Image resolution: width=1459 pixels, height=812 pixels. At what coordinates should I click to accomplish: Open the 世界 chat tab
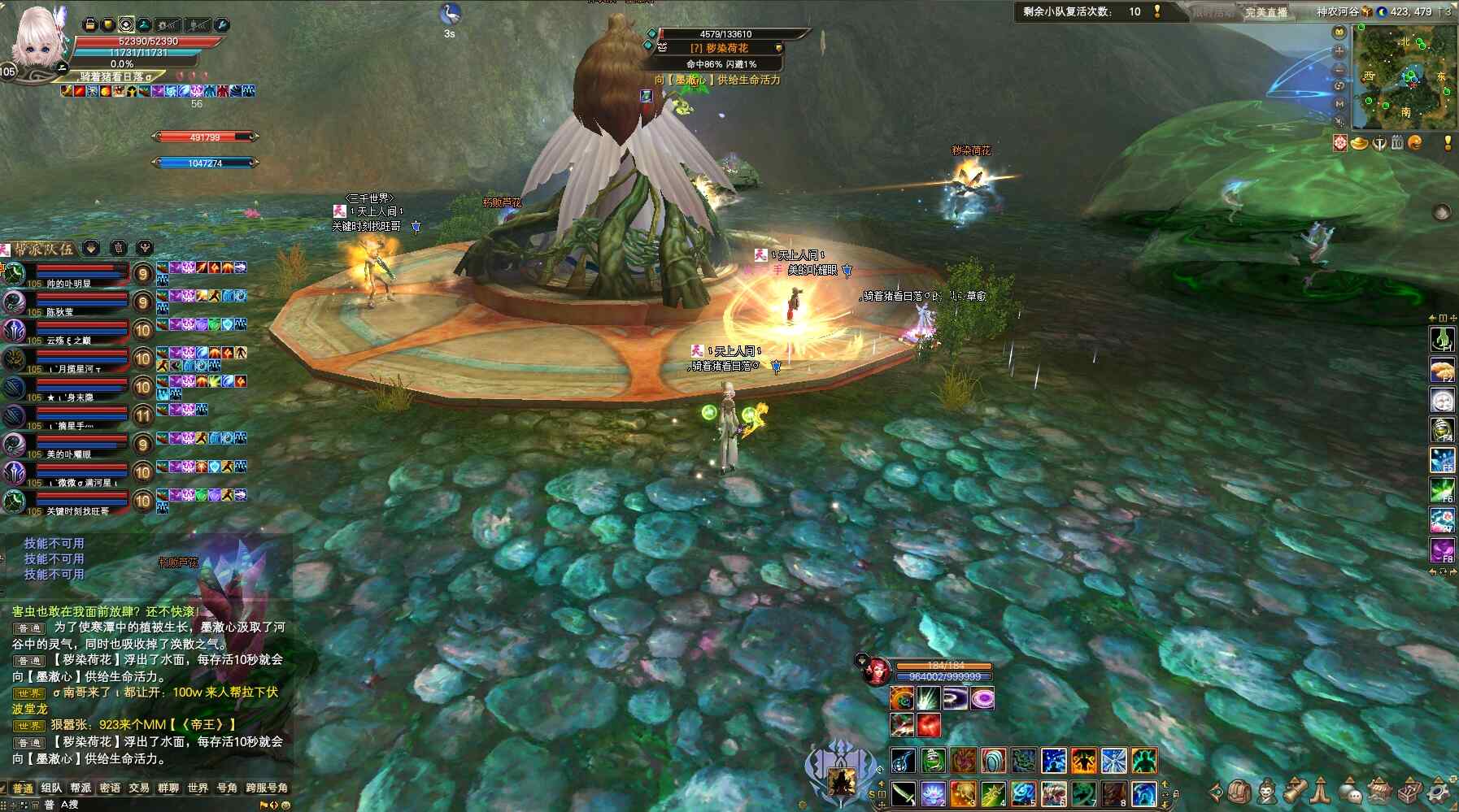198,788
